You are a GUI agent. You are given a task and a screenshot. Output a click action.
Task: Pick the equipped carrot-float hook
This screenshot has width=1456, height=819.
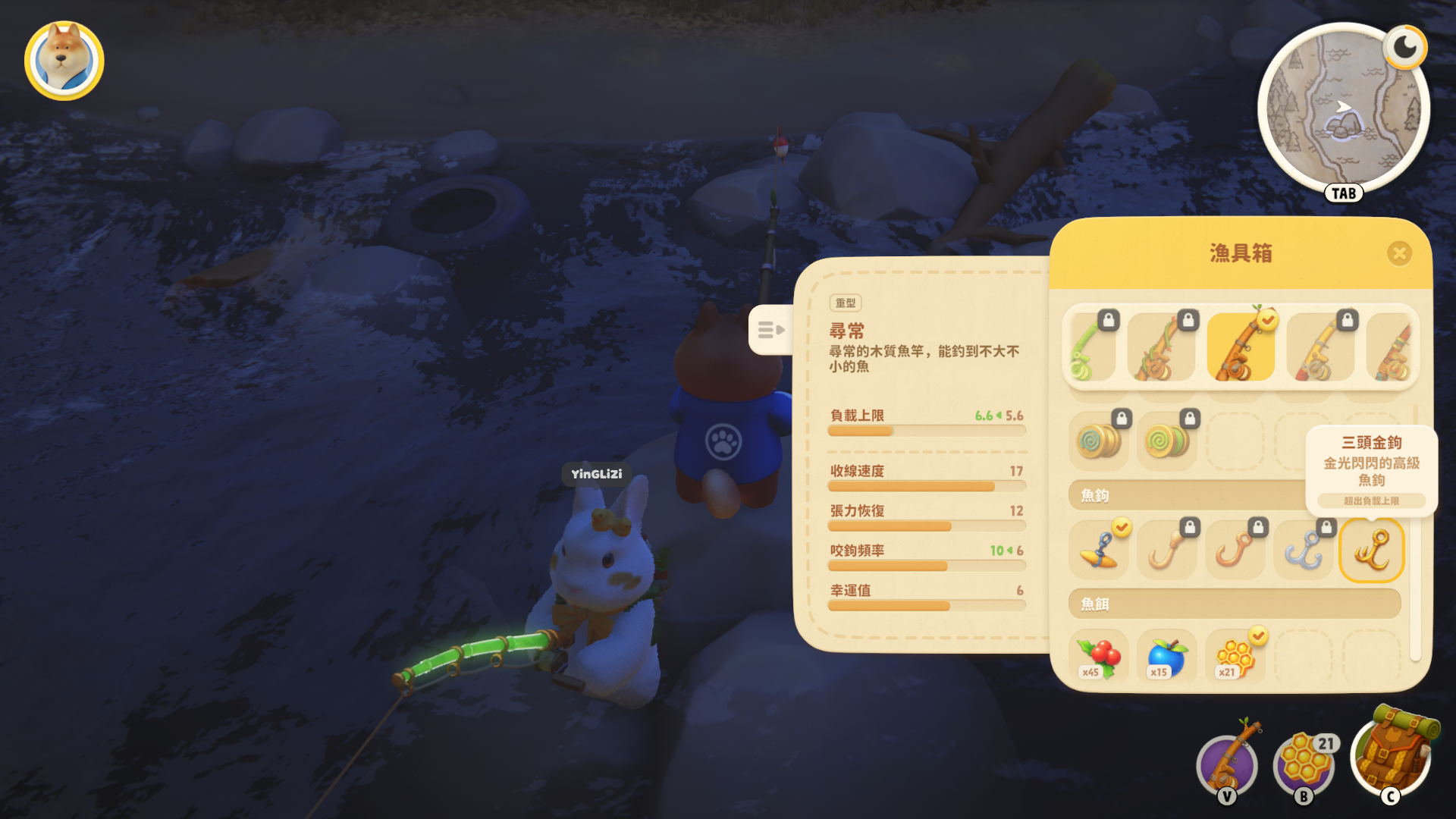click(1100, 551)
